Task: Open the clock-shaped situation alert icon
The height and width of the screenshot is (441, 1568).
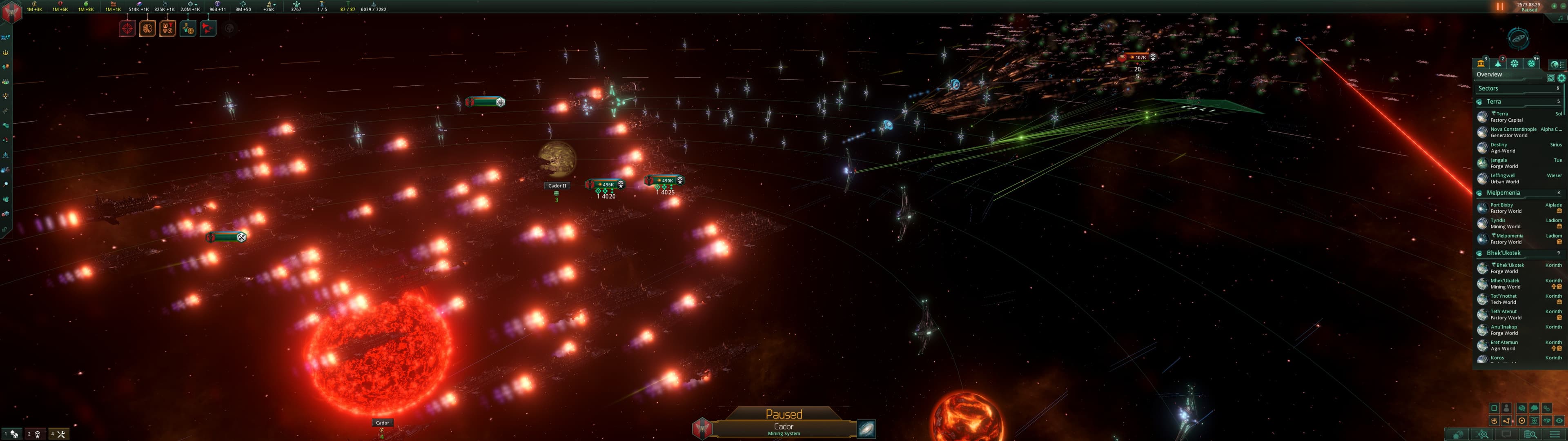Action: point(148,28)
